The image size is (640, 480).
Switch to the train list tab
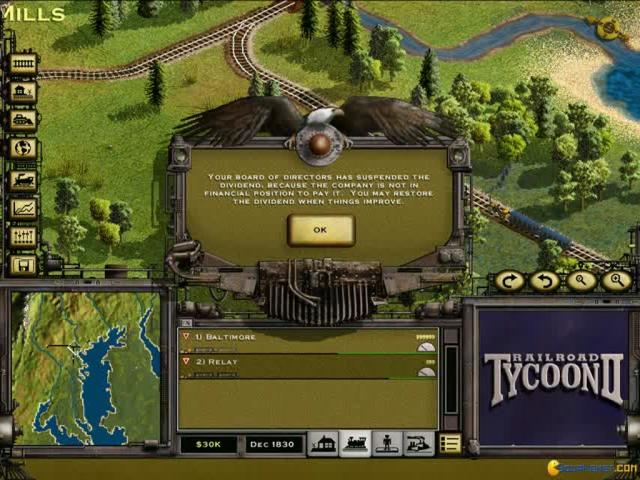tap(354, 444)
